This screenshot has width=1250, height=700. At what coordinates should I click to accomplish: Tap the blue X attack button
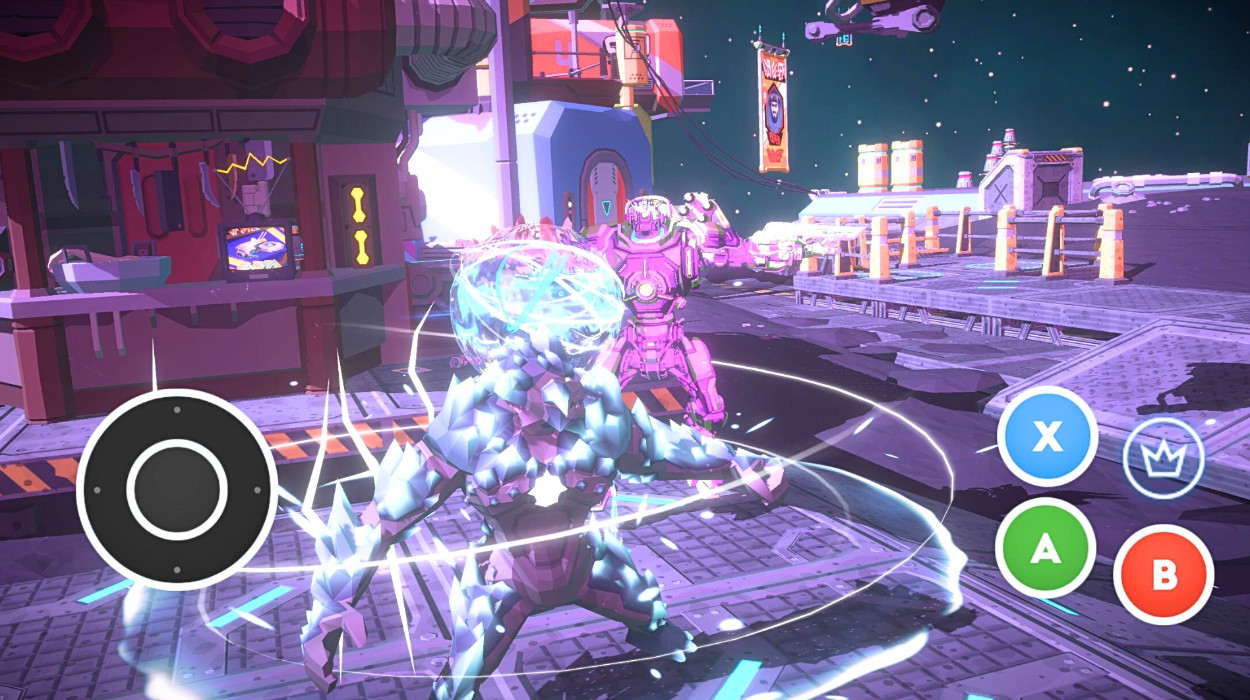click(1047, 436)
